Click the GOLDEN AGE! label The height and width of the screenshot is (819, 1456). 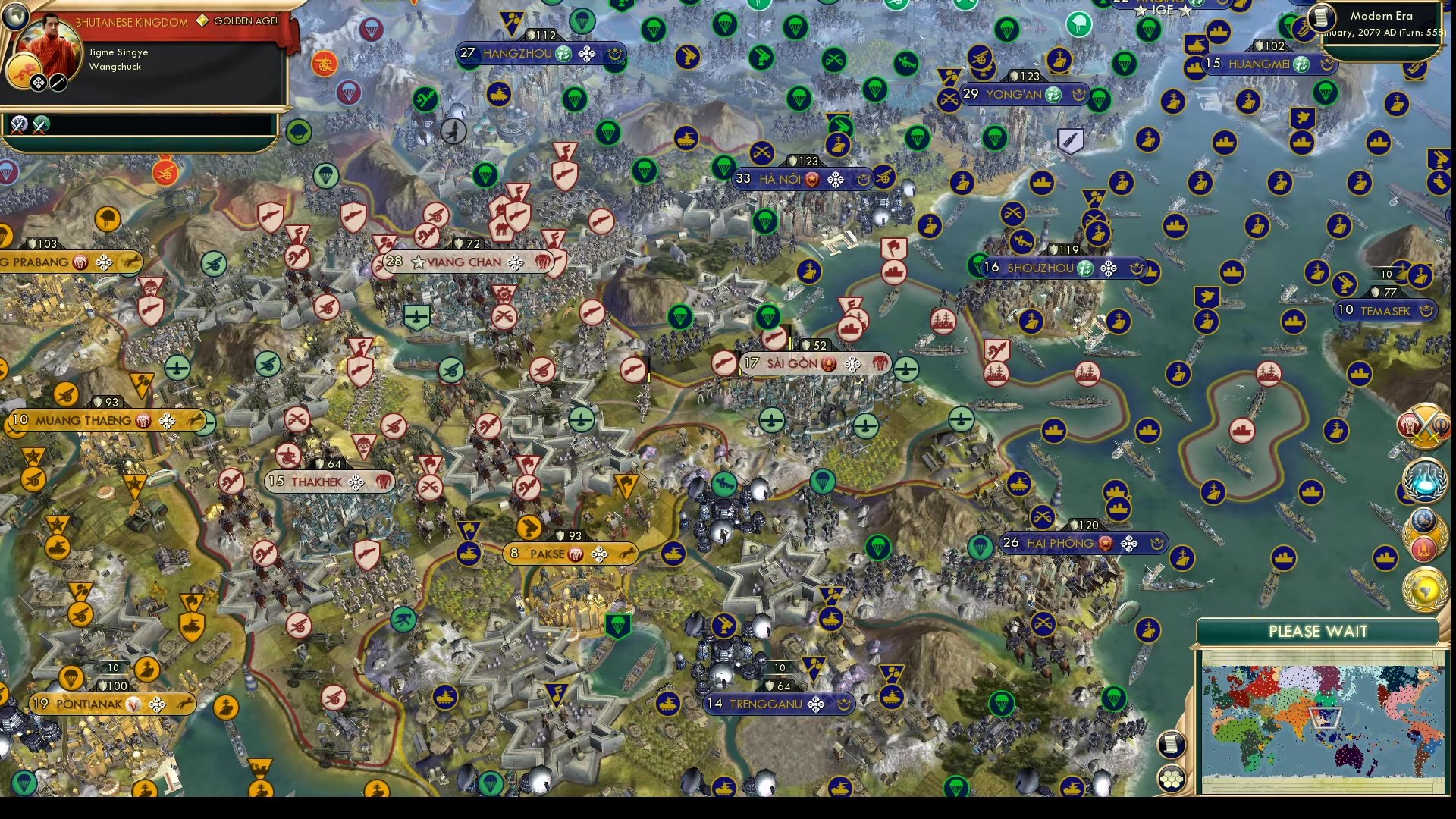(245, 20)
